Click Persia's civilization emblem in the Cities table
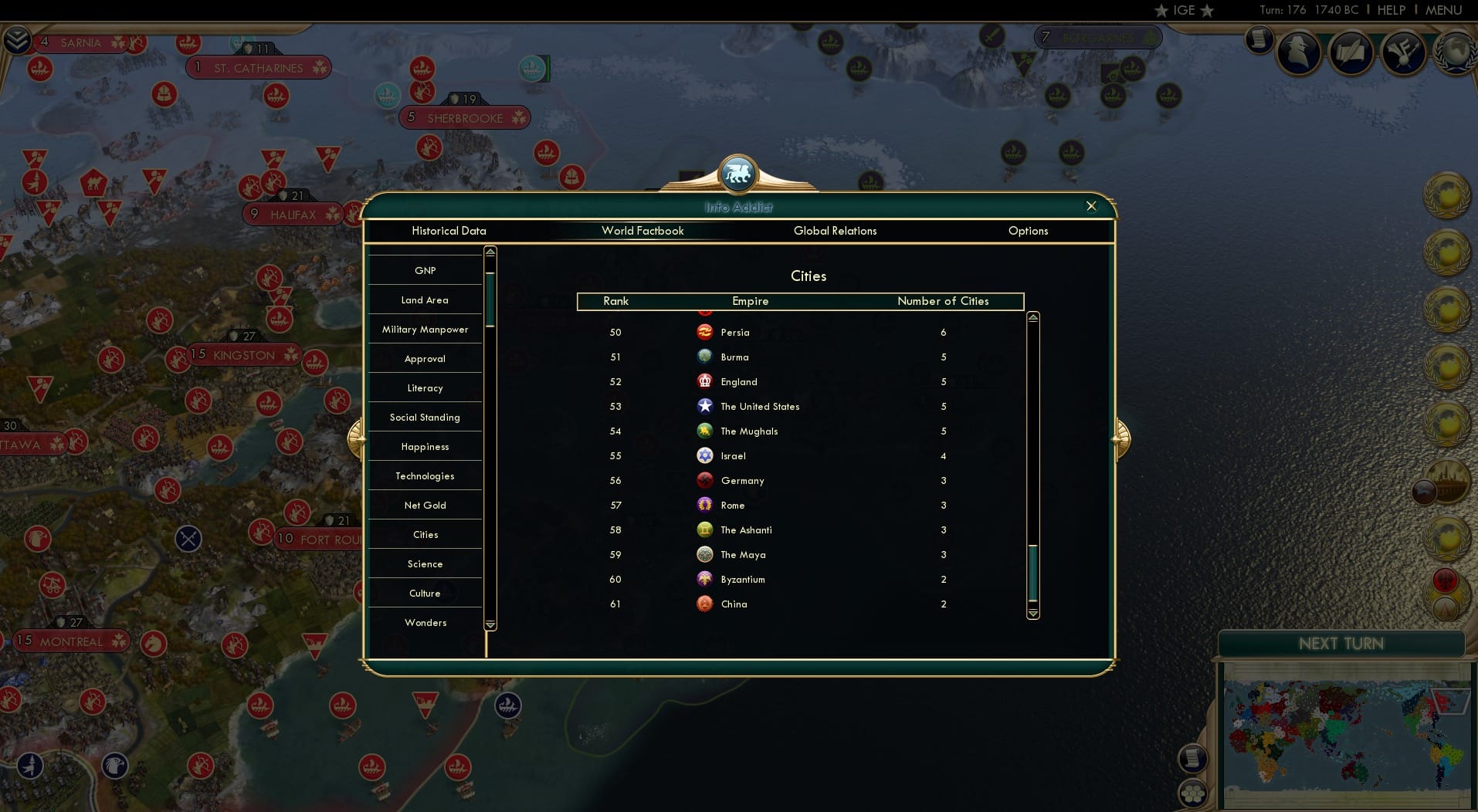 (705, 332)
